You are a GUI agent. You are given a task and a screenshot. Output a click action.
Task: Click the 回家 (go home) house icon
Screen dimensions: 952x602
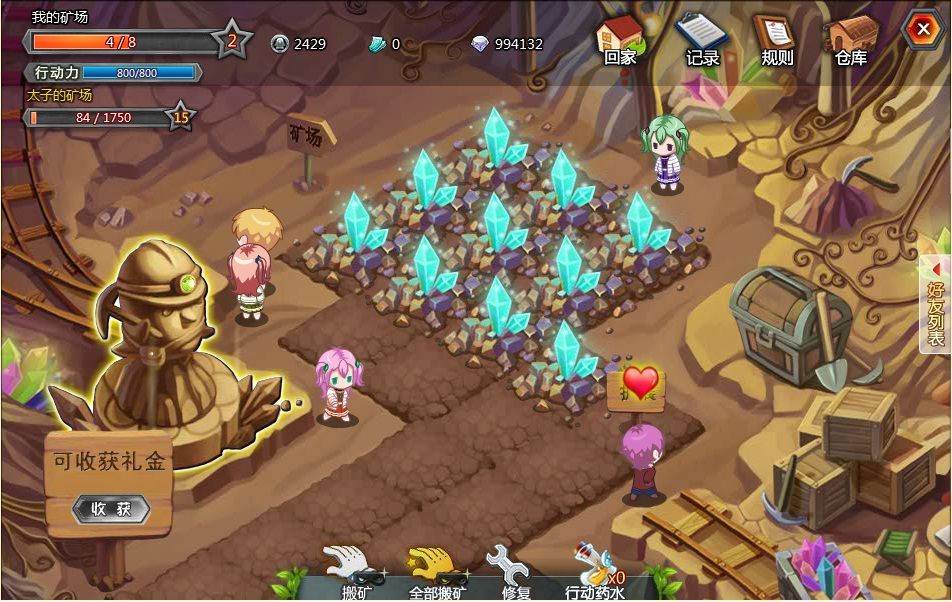coord(619,38)
